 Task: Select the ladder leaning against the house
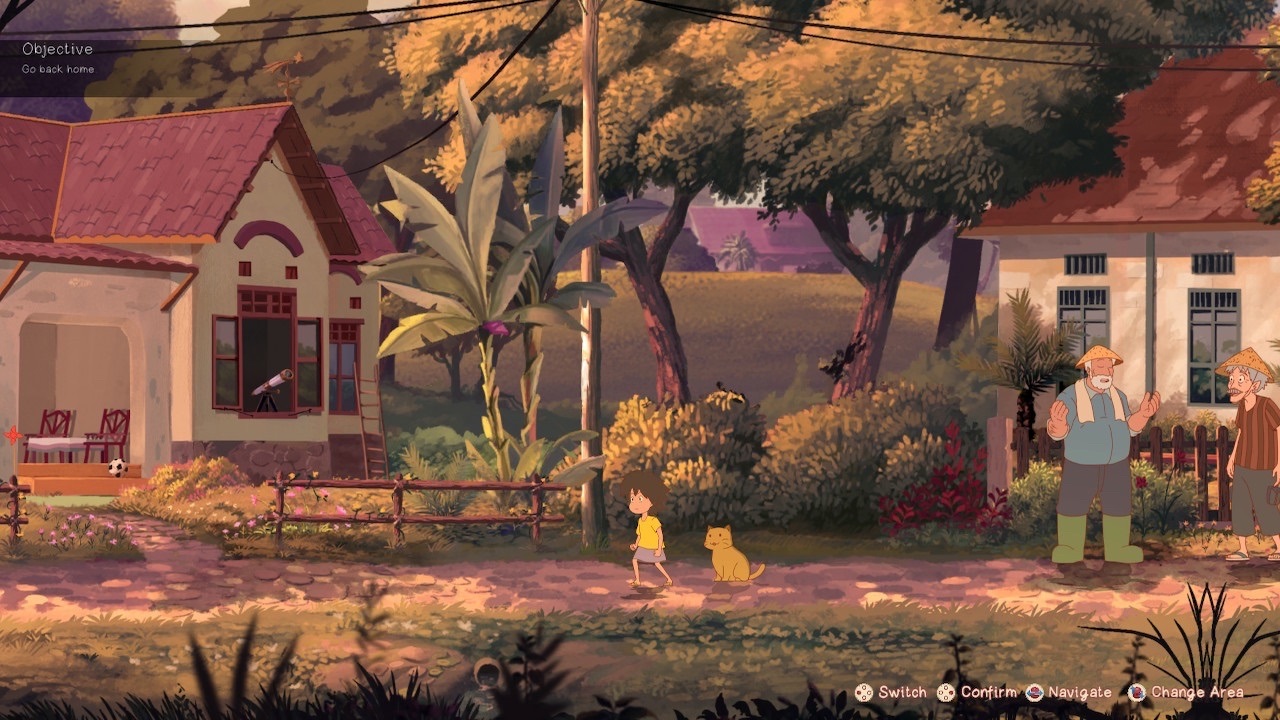pyautogui.click(x=368, y=410)
